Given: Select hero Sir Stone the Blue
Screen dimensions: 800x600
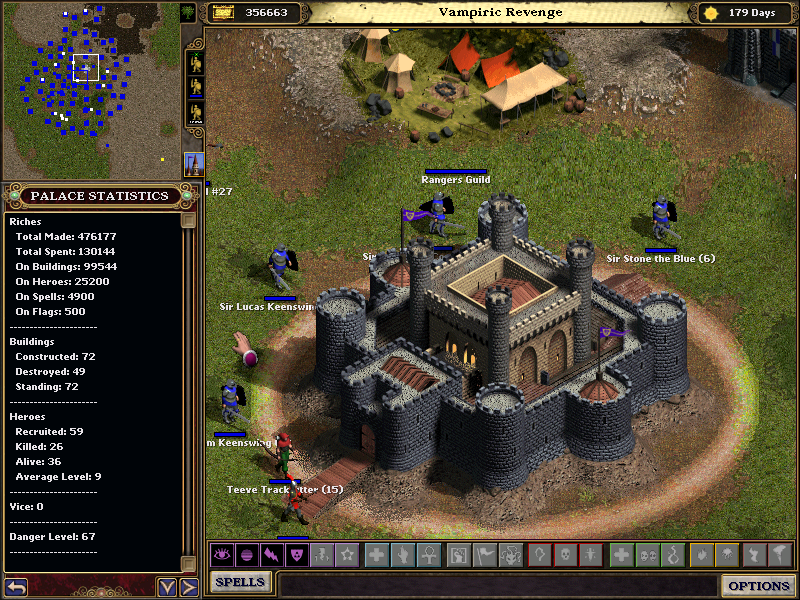Looking at the screenshot, I should pyautogui.click(x=661, y=220).
